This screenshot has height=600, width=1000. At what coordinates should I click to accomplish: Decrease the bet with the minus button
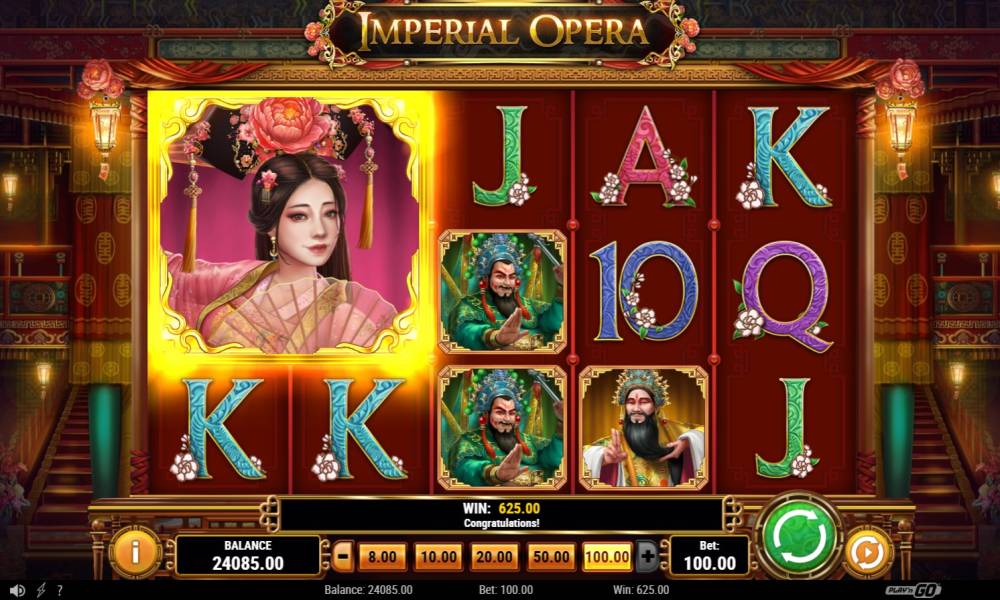click(x=343, y=556)
